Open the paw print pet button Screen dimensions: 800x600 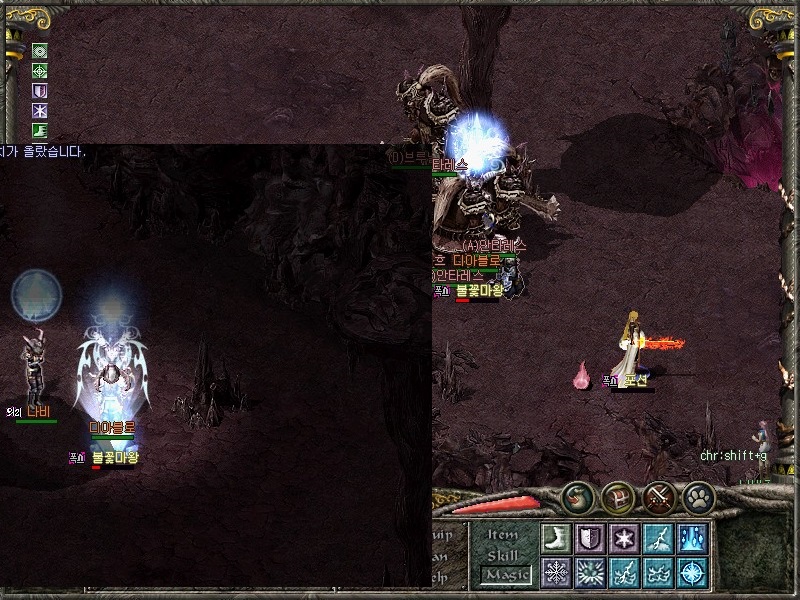[697, 497]
